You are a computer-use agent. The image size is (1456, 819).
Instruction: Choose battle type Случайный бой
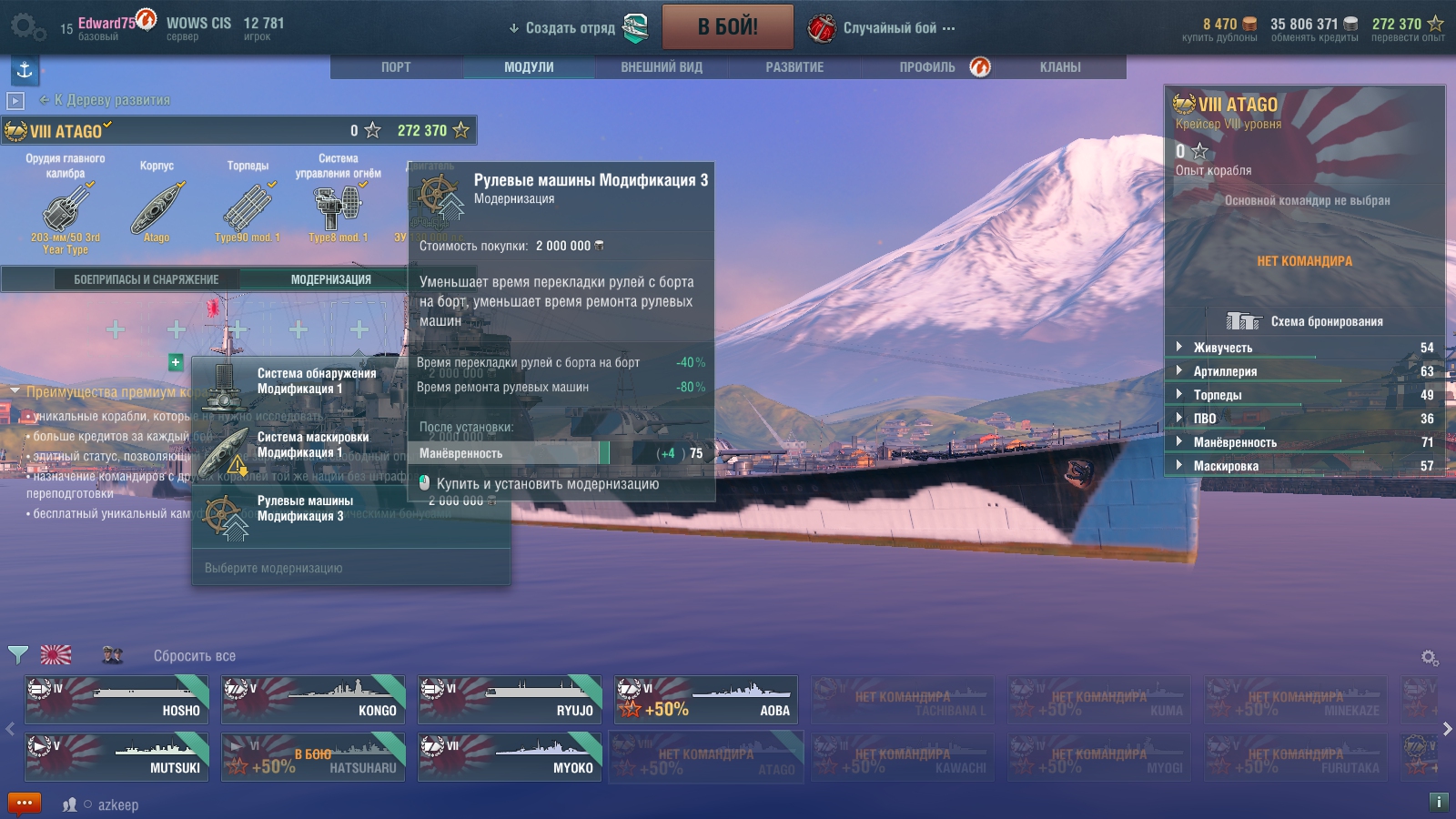coord(889,28)
